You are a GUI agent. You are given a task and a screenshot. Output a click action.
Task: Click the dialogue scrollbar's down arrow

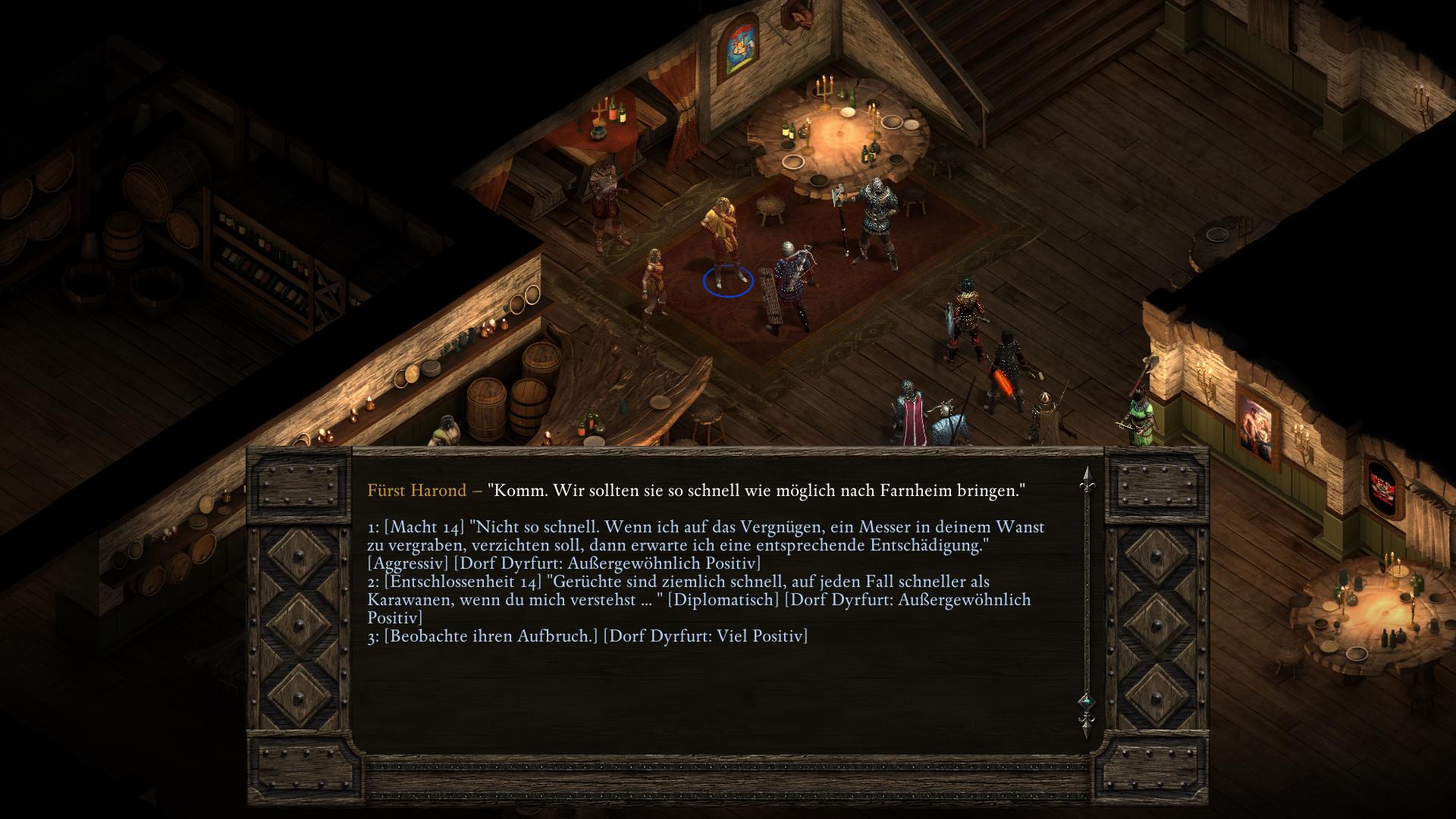point(1085,726)
